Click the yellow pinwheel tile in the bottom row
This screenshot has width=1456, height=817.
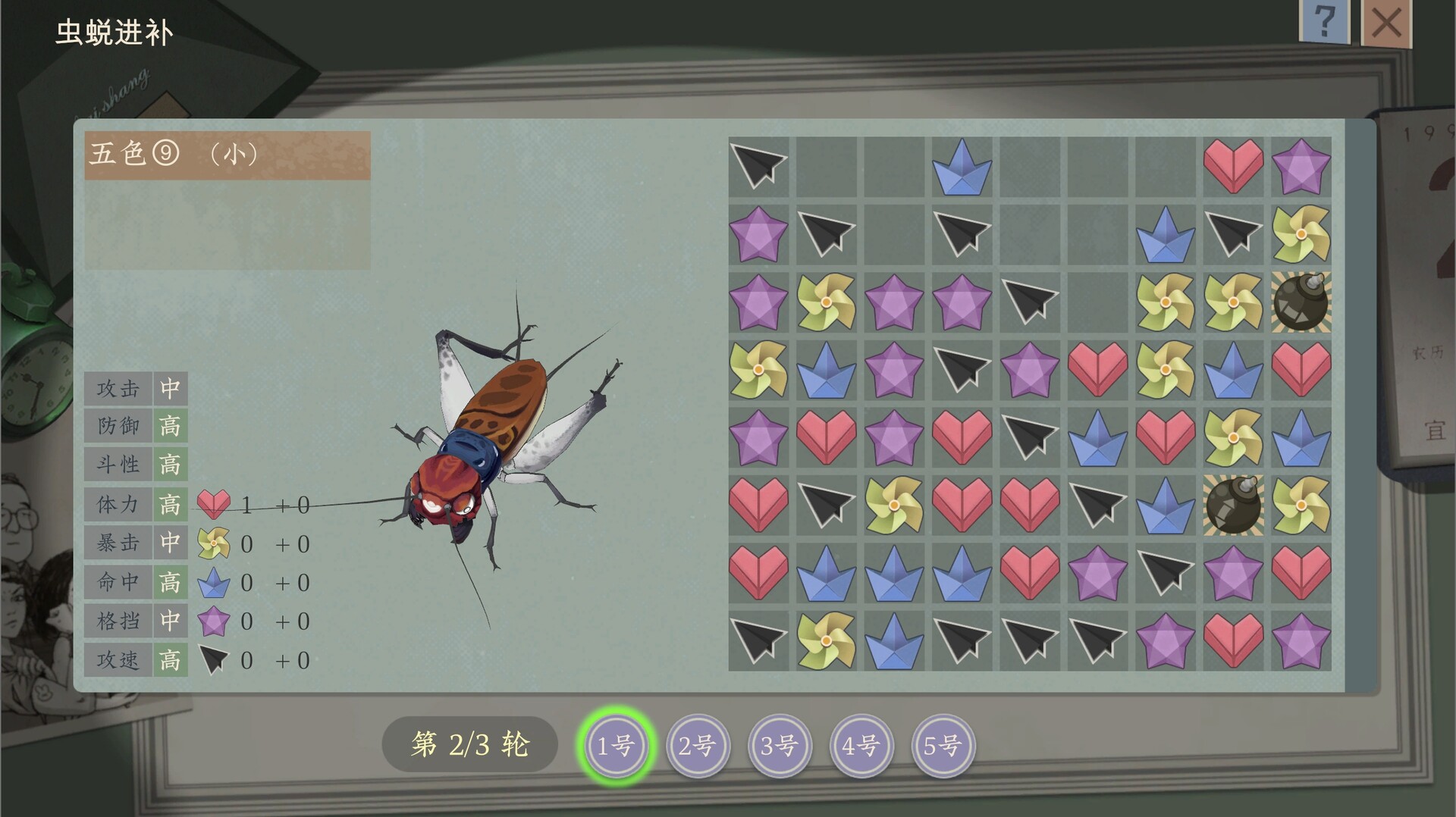click(x=827, y=640)
